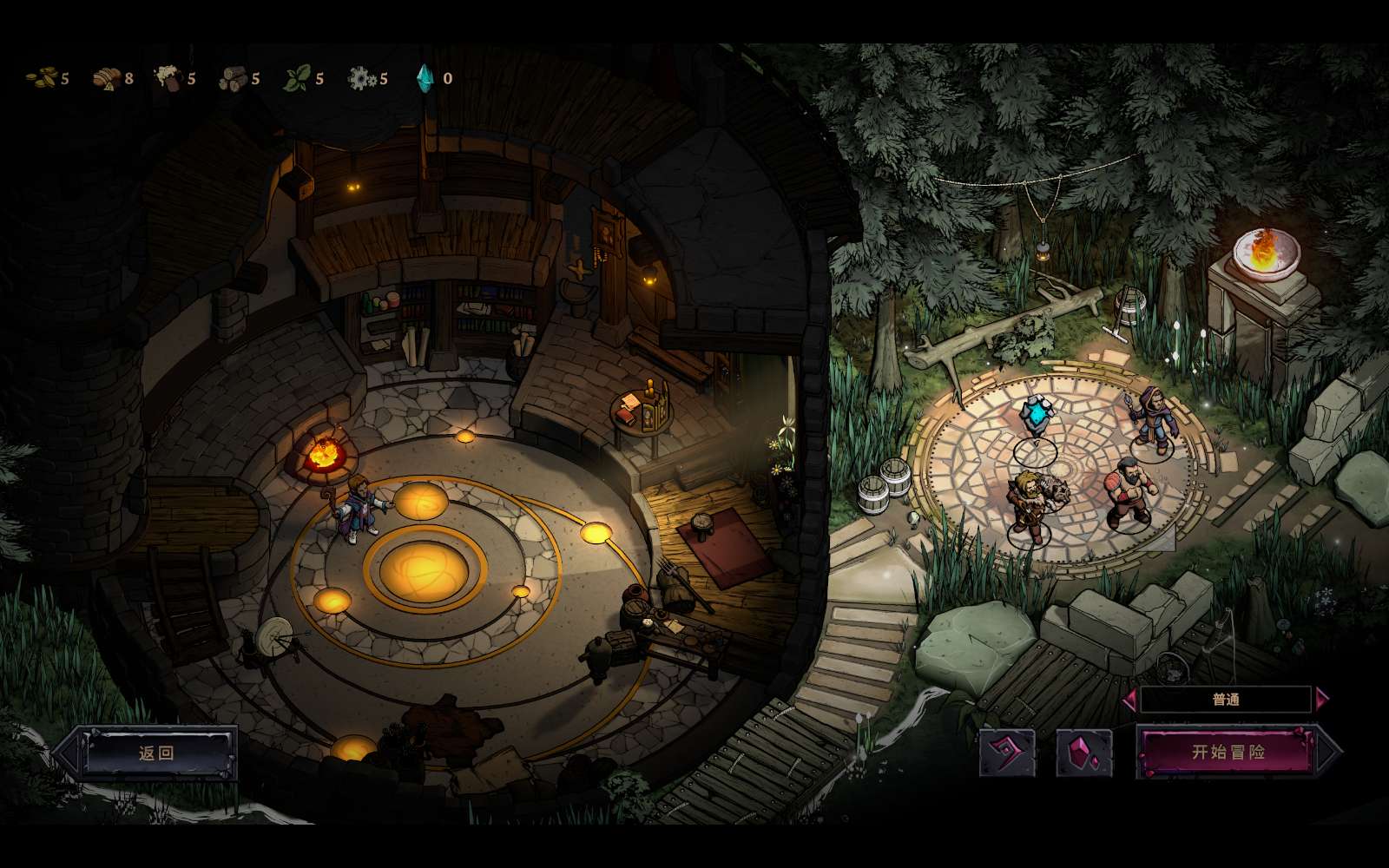Click the gears resource icon
This screenshot has height=868, width=1389.
359,79
